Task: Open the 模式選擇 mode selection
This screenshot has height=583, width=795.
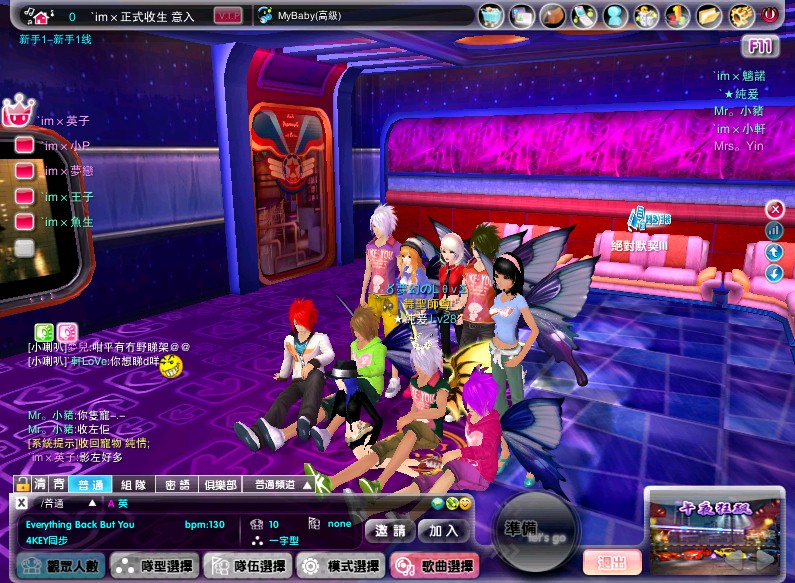Action: [x=340, y=567]
